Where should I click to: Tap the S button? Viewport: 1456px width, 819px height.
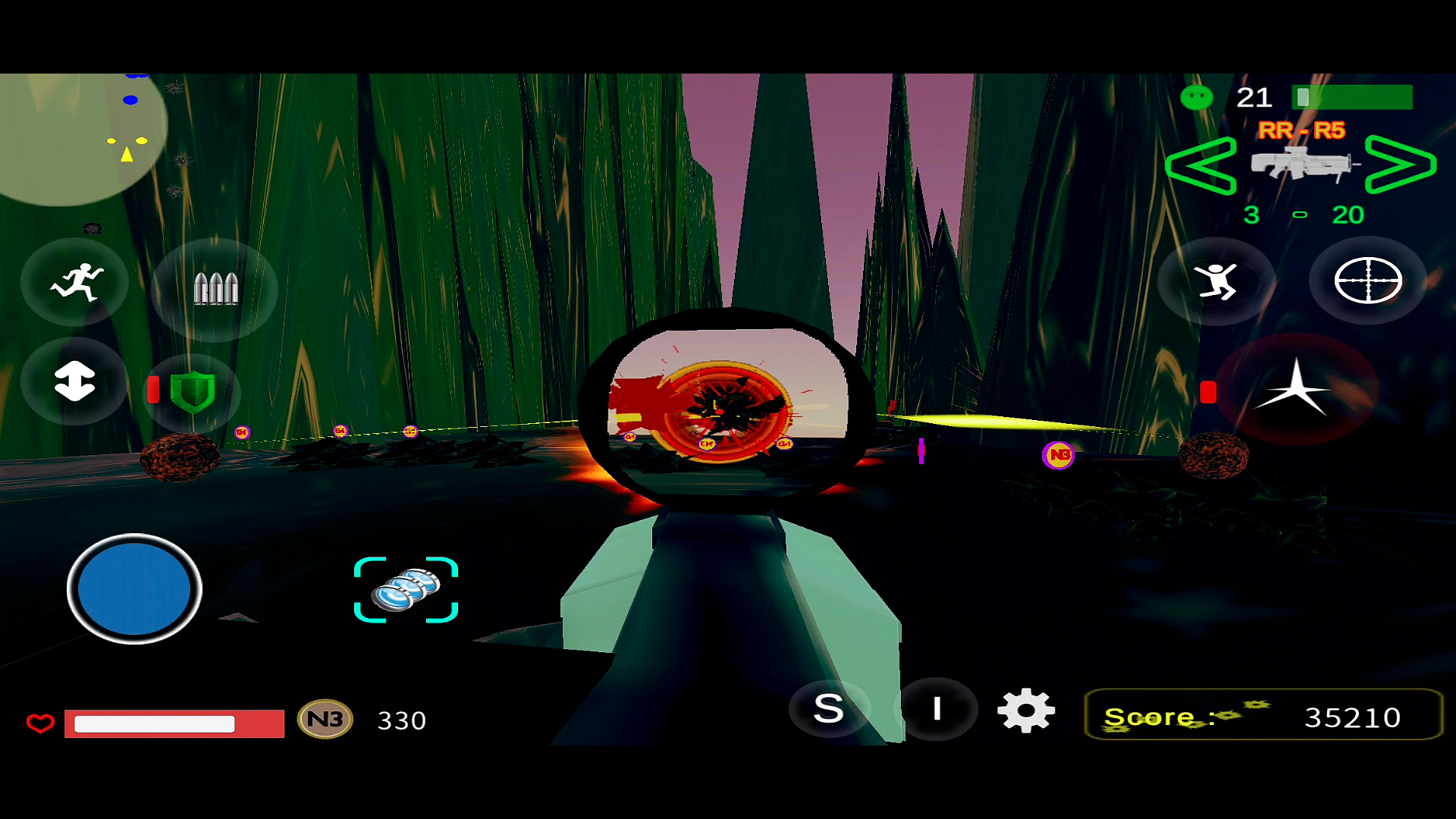[x=828, y=709]
